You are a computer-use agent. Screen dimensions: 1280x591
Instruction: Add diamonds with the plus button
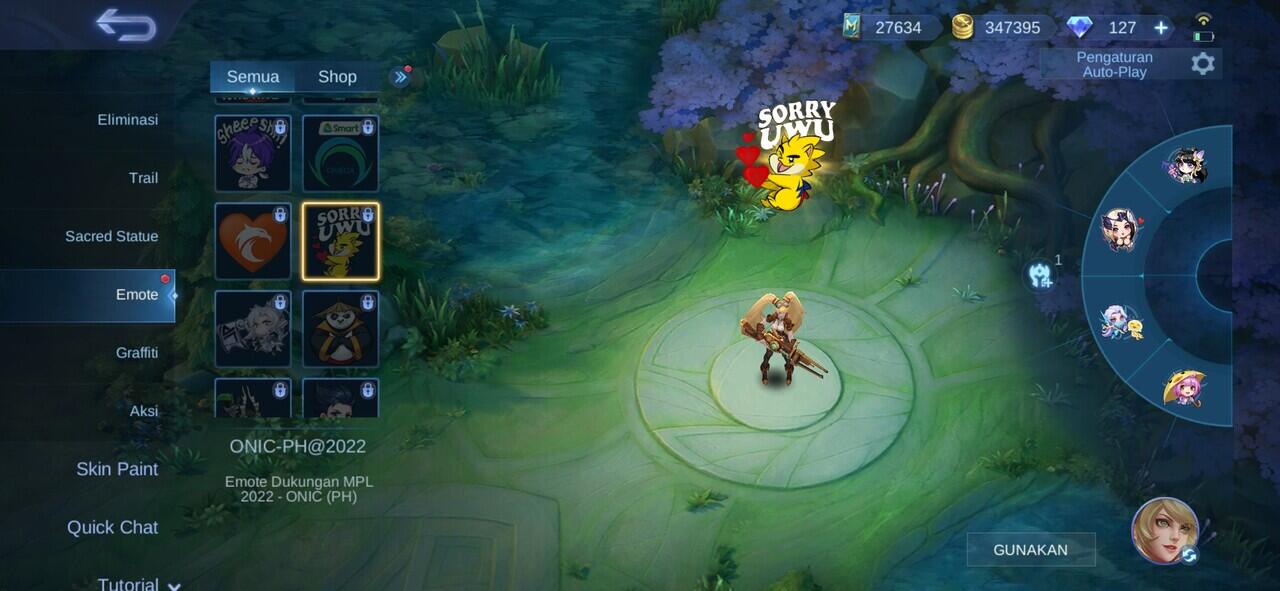coord(1161,28)
